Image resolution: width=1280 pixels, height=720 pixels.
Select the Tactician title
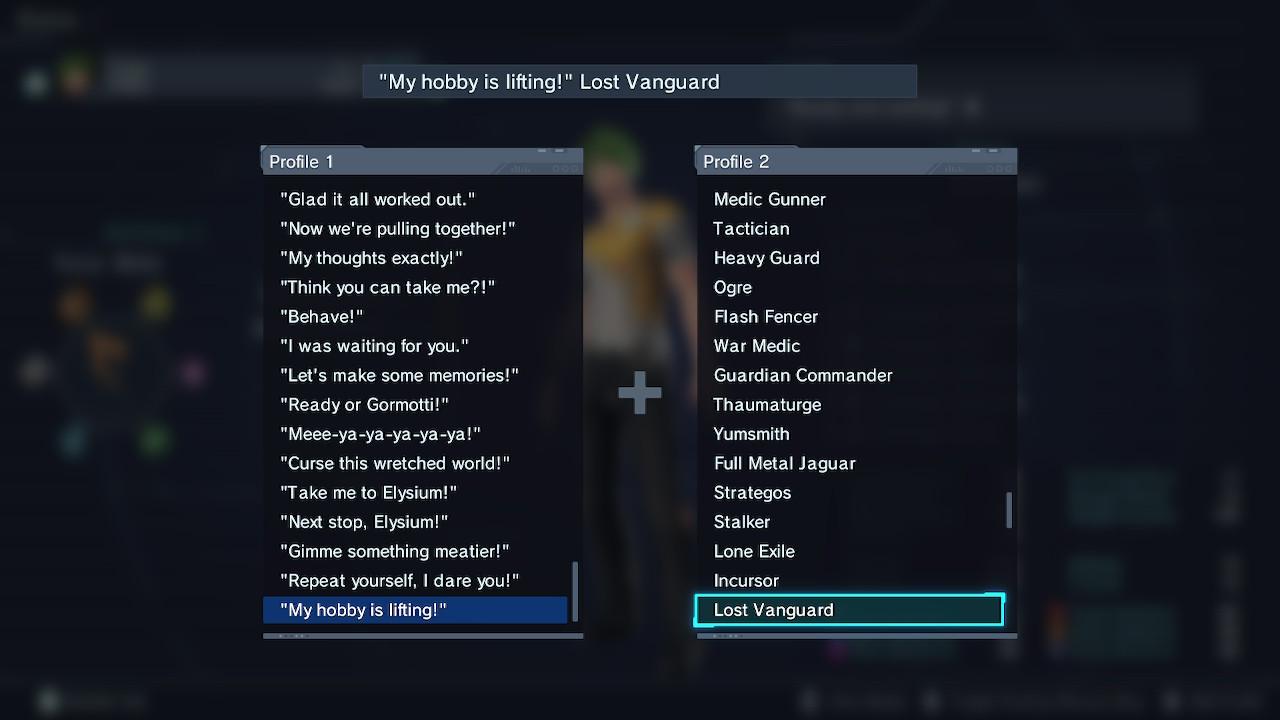751,229
